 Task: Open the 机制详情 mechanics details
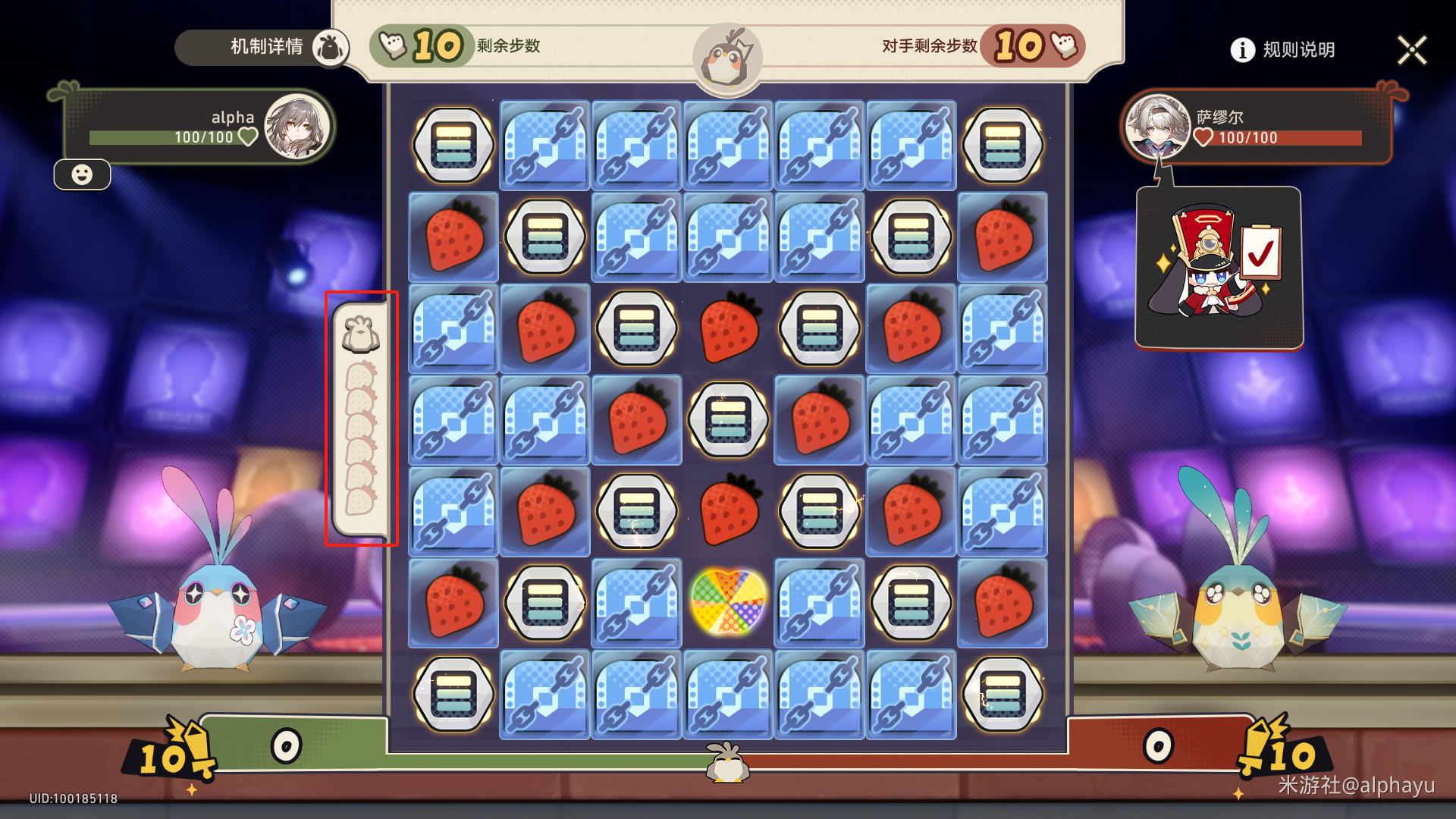tap(265, 47)
